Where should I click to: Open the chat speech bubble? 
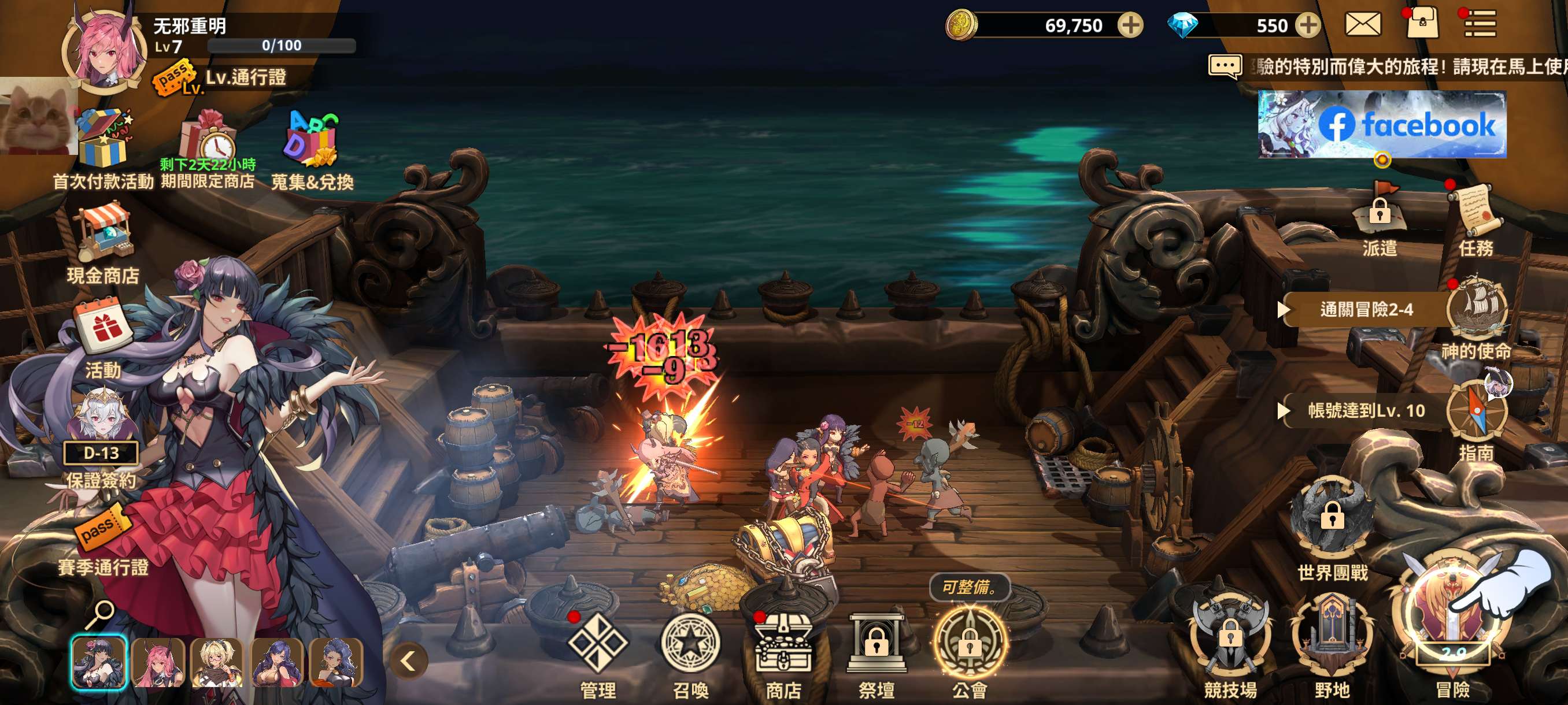tap(1225, 66)
